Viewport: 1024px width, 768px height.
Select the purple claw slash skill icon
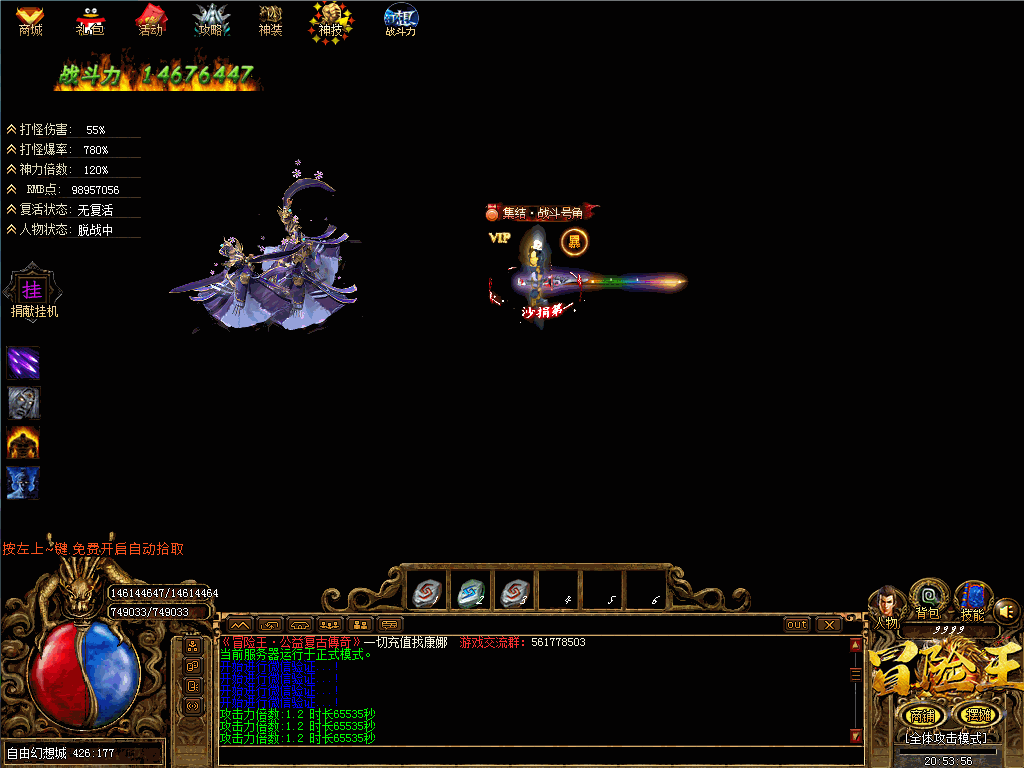[23, 362]
